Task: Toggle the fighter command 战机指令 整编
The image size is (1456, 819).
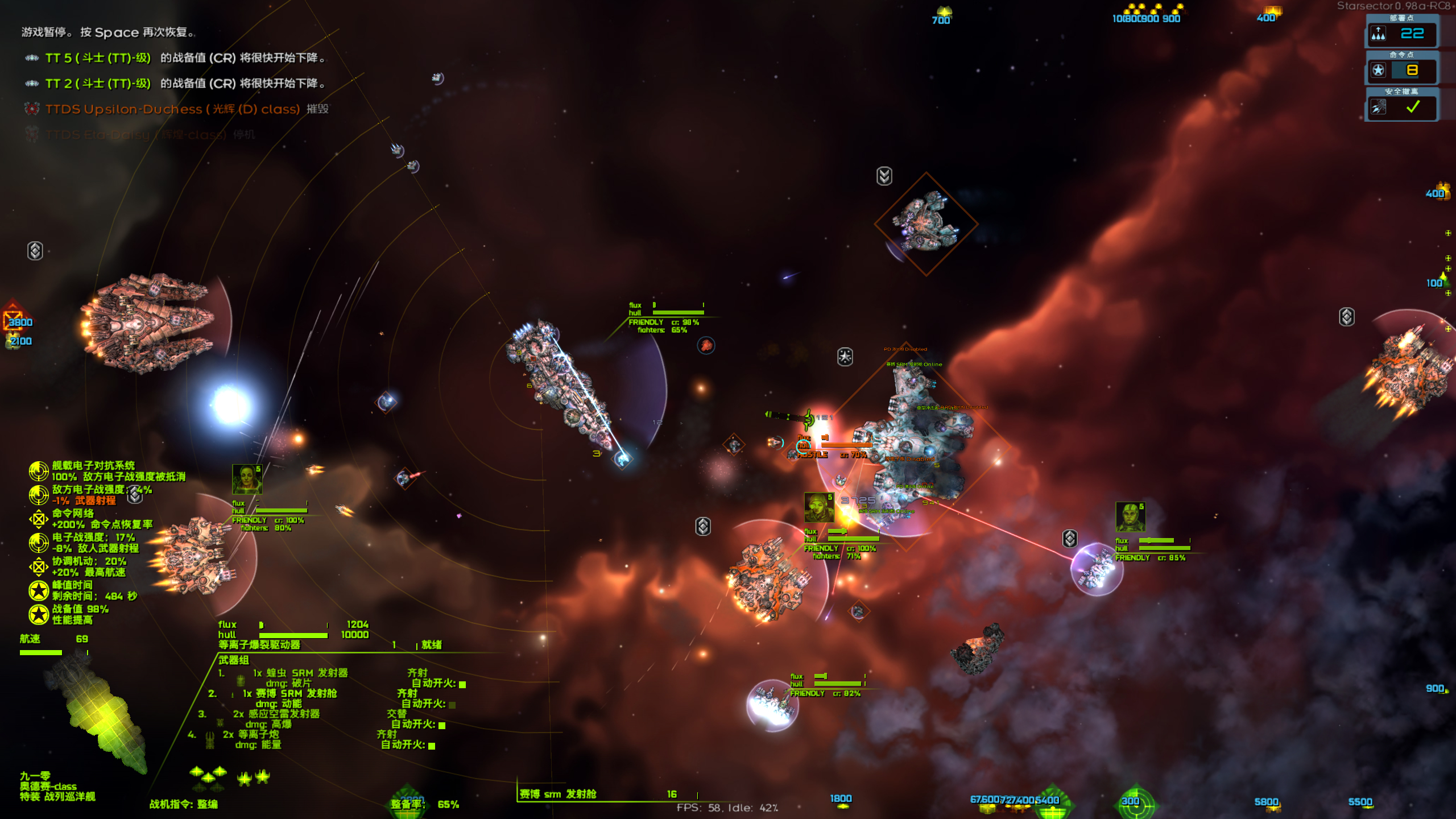Action: click(x=183, y=804)
